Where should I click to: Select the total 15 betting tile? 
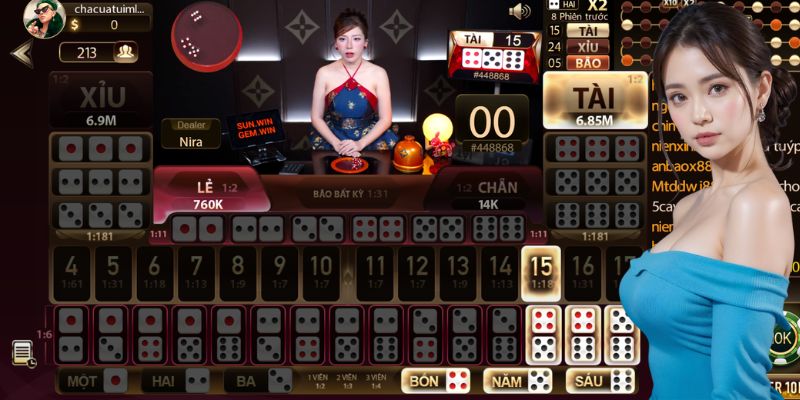tap(541, 271)
